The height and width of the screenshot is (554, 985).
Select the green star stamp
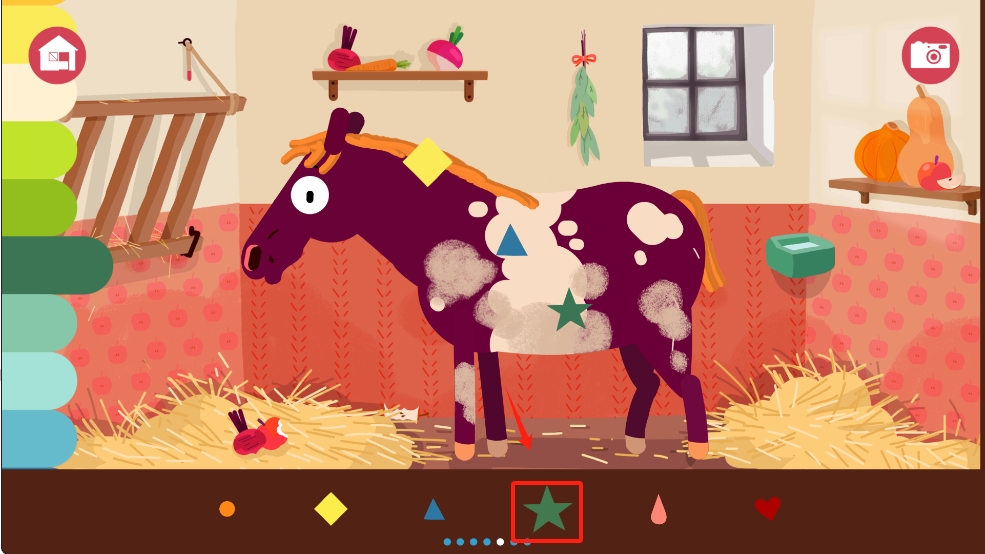point(547,511)
